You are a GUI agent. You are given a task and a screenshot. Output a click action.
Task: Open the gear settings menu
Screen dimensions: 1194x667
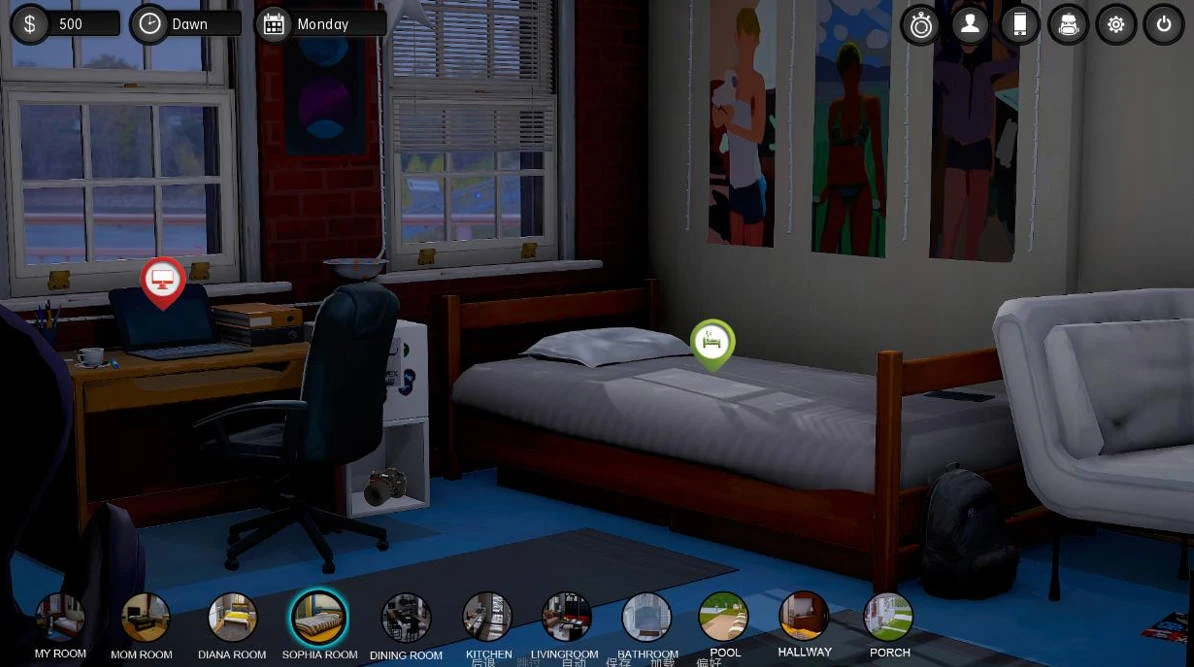[1116, 25]
